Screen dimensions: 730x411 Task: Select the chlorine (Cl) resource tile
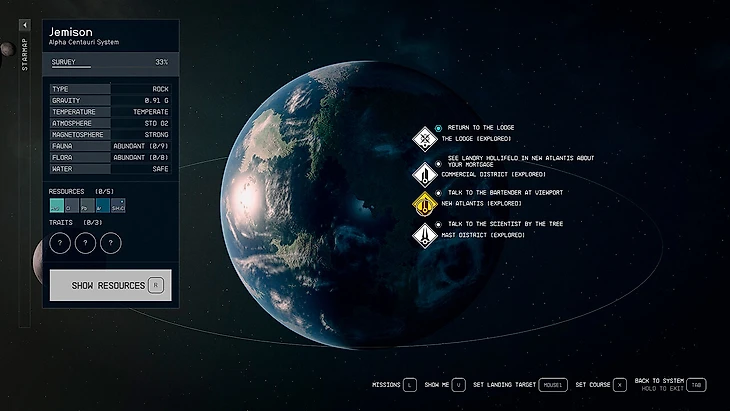click(73, 206)
